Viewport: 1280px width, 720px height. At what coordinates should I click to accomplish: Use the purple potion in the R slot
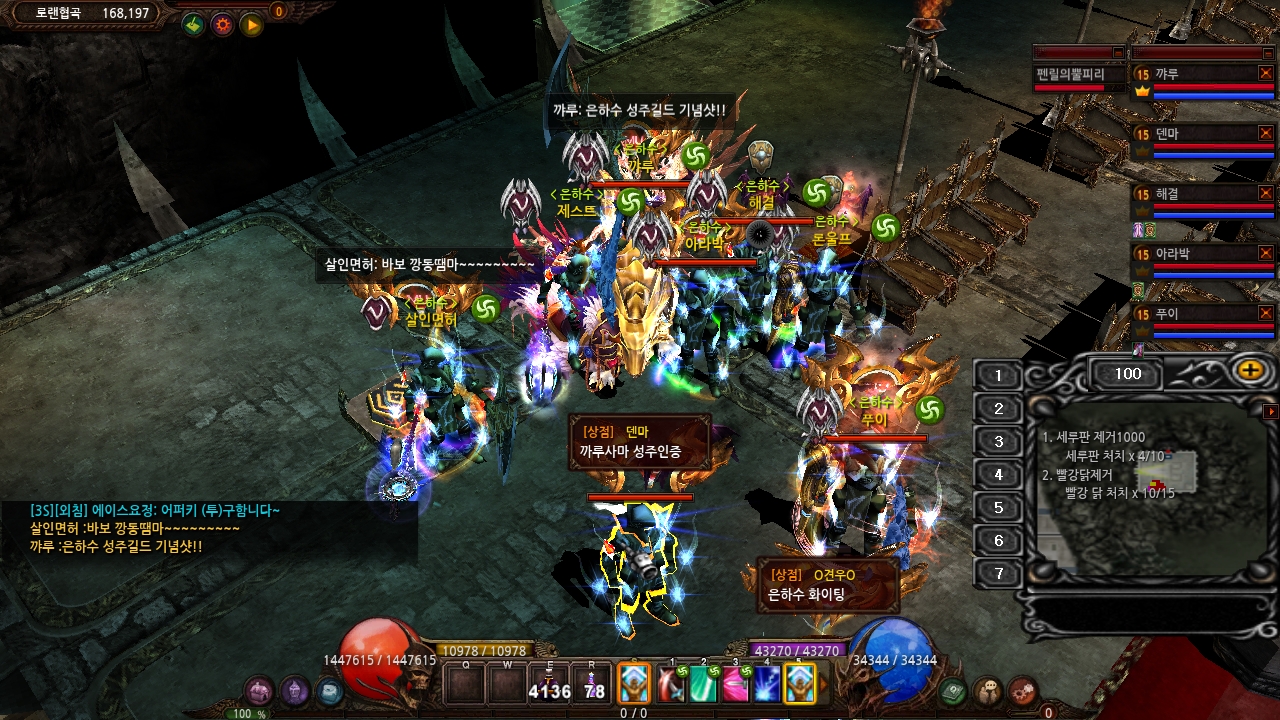[593, 683]
